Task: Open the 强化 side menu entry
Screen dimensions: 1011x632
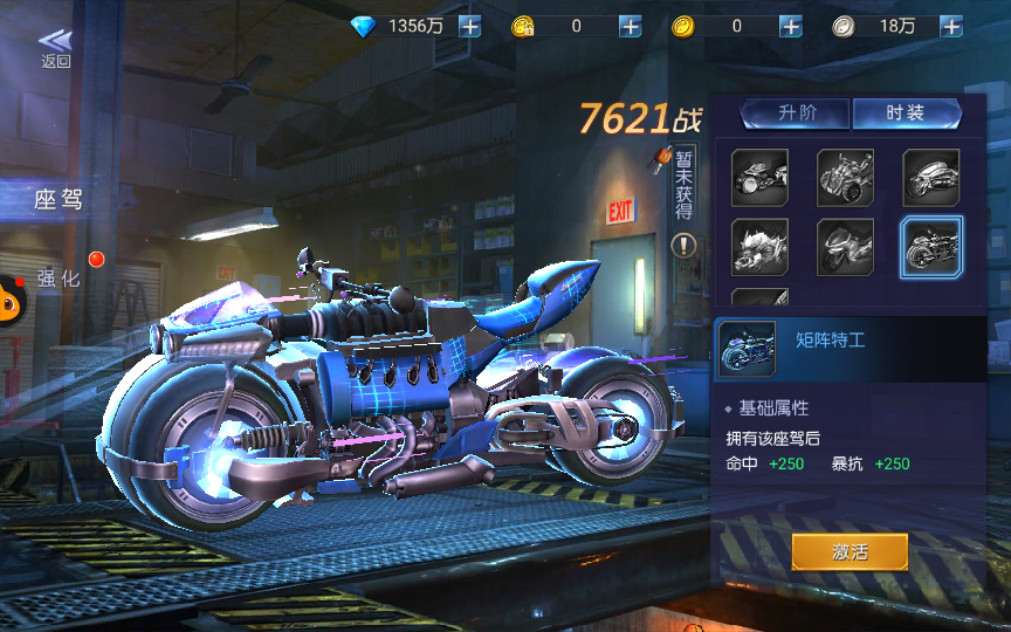Action: (x=58, y=278)
